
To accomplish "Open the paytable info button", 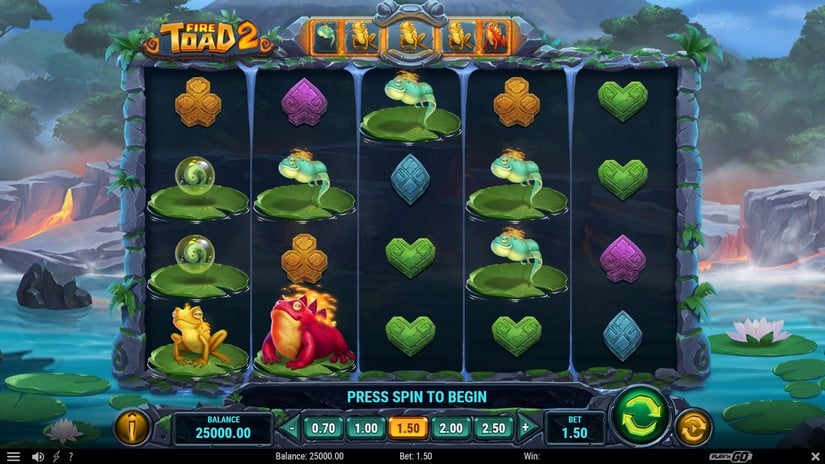I will point(132,427).
